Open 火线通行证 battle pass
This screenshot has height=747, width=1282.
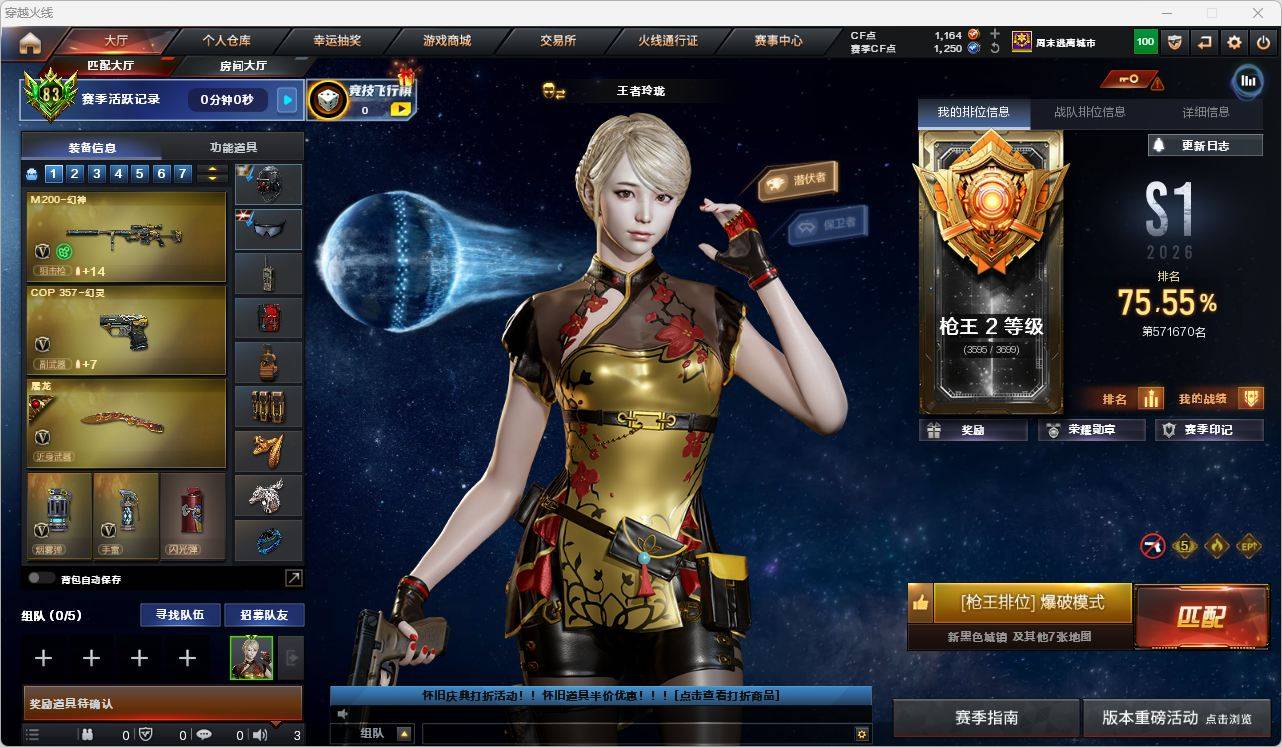[x=668, y=41]
